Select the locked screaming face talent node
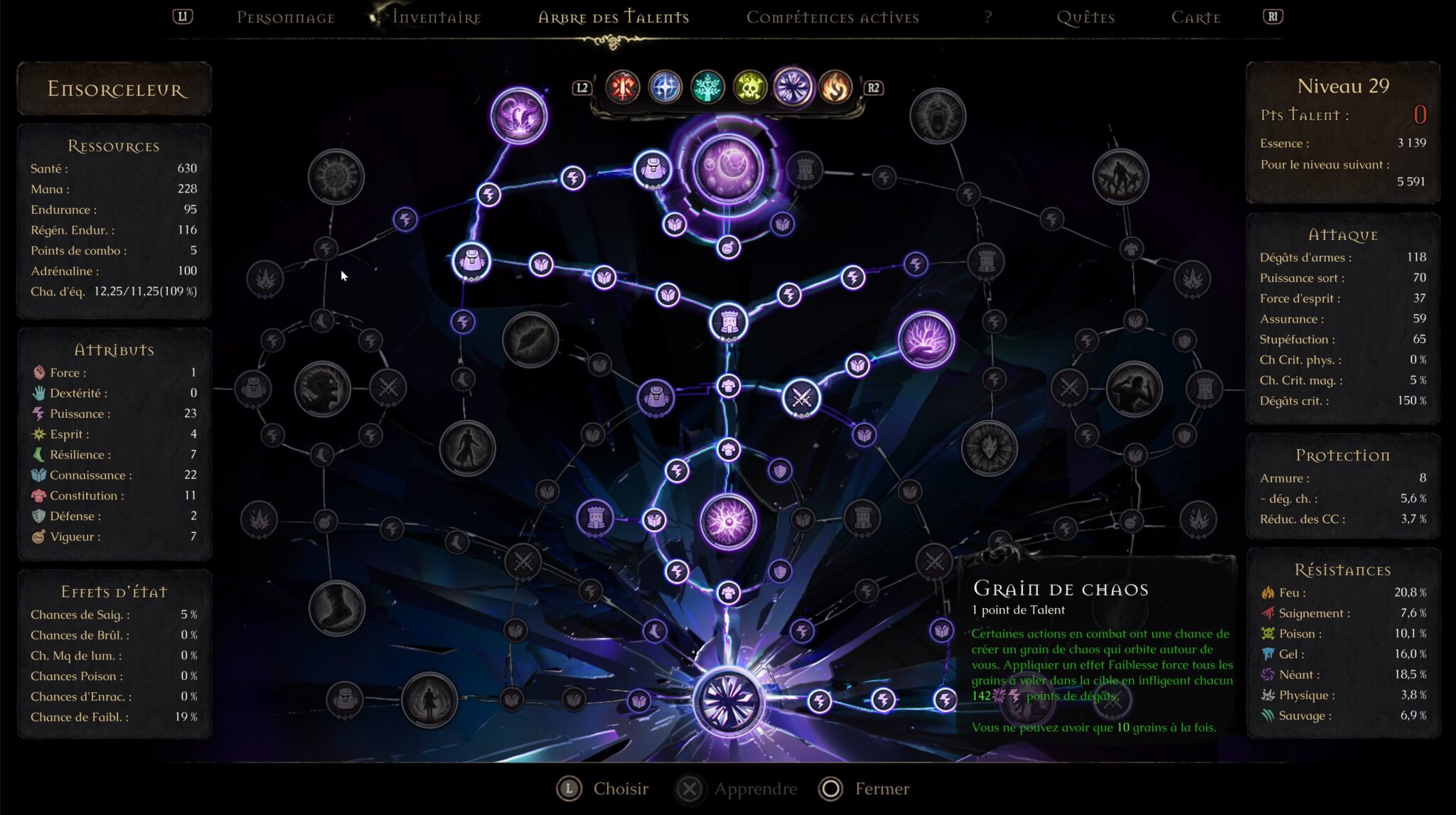1456x815 pixels. click(x=938, y=115)
